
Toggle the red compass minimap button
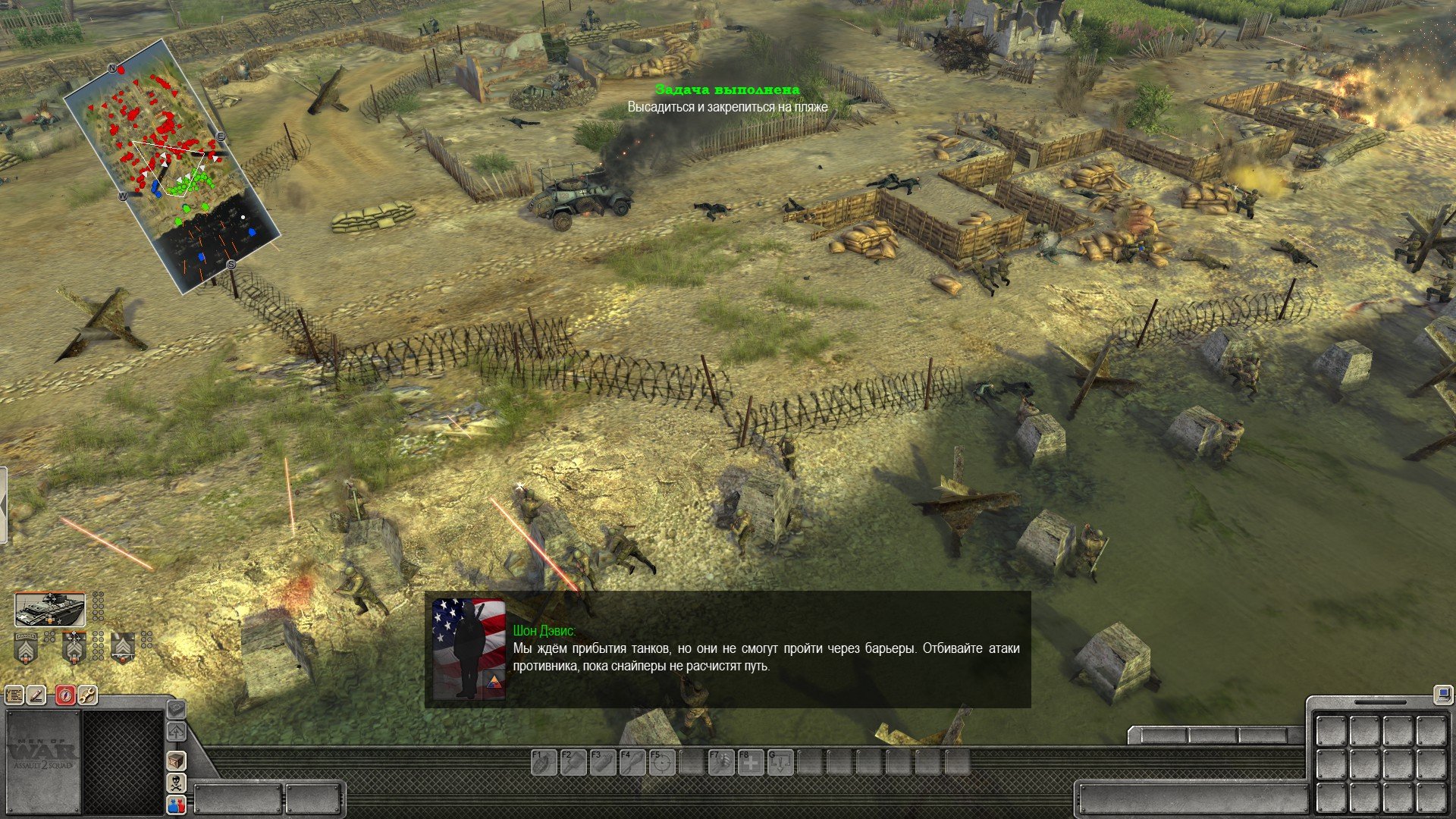(65, 695)
